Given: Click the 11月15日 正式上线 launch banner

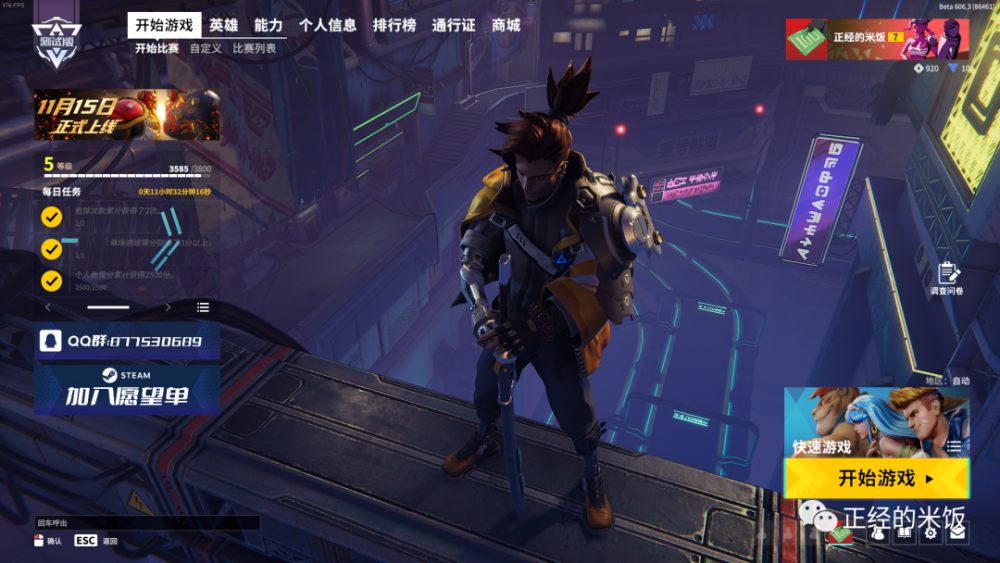Looking at the screenshot, I should pos(127,114).
